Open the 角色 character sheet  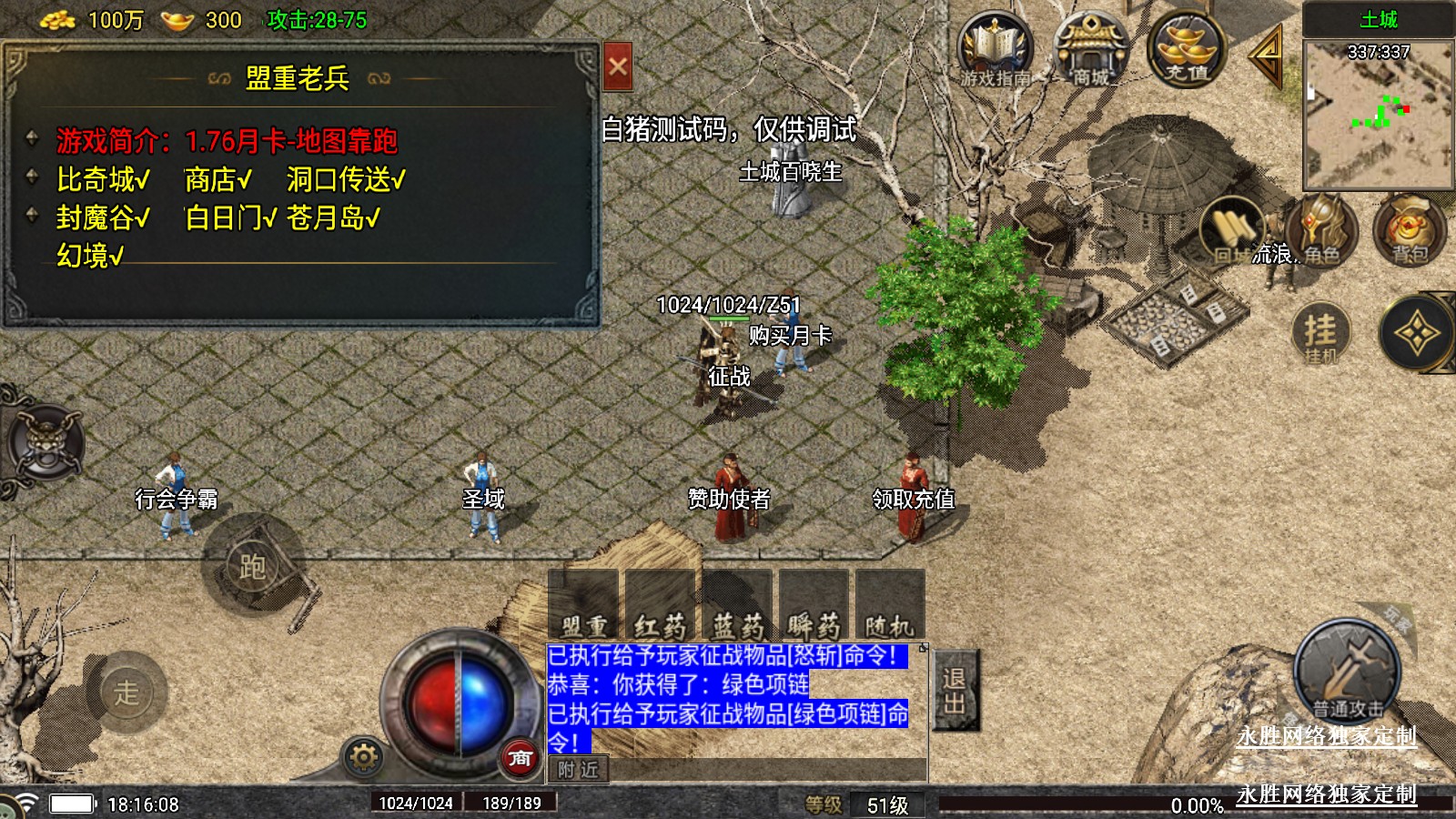1321,229
